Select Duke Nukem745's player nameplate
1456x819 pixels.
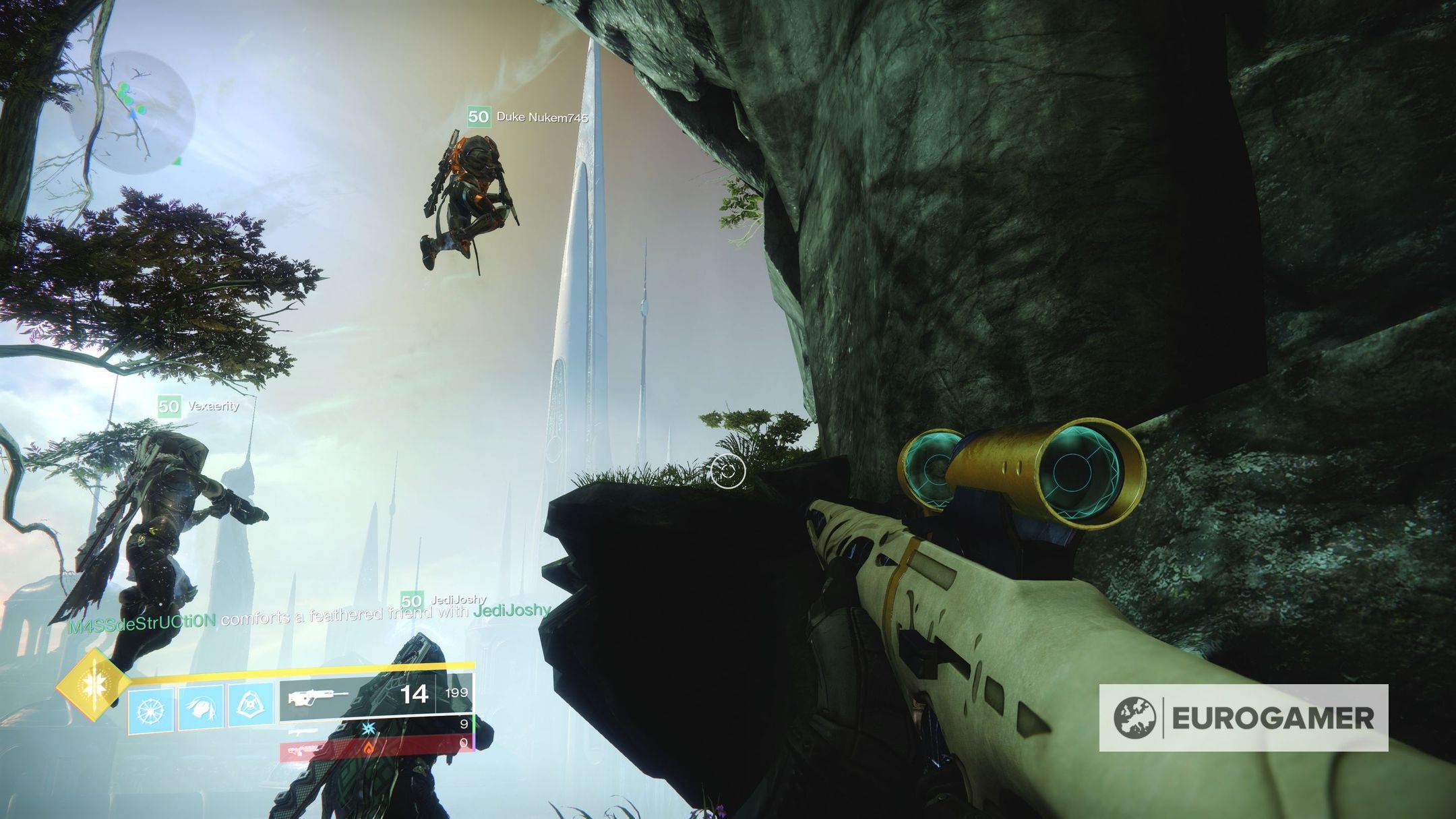(528, 117)
